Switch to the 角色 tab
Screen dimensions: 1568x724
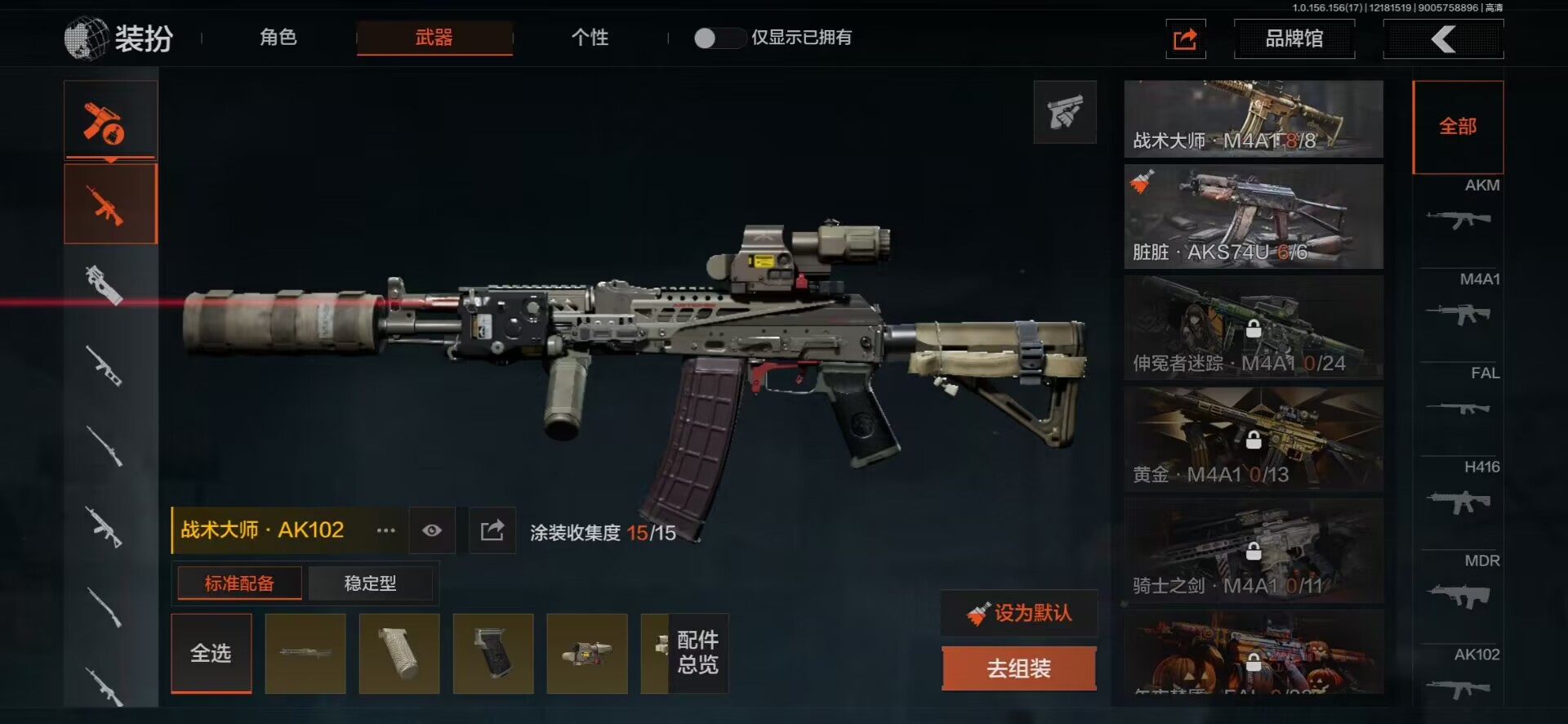(x=278, y=38)
